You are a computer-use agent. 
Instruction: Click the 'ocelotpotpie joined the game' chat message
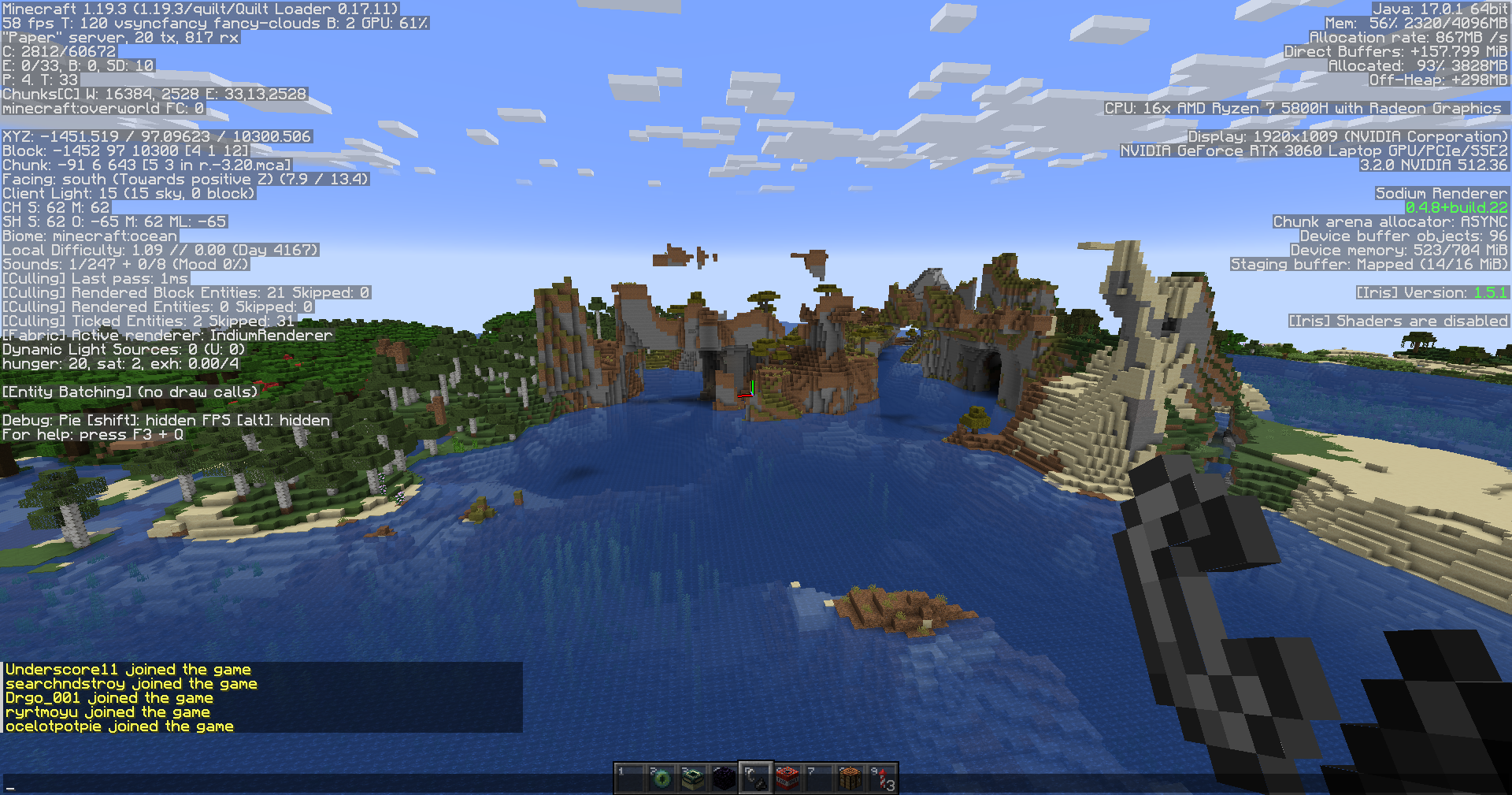(118, 726)
